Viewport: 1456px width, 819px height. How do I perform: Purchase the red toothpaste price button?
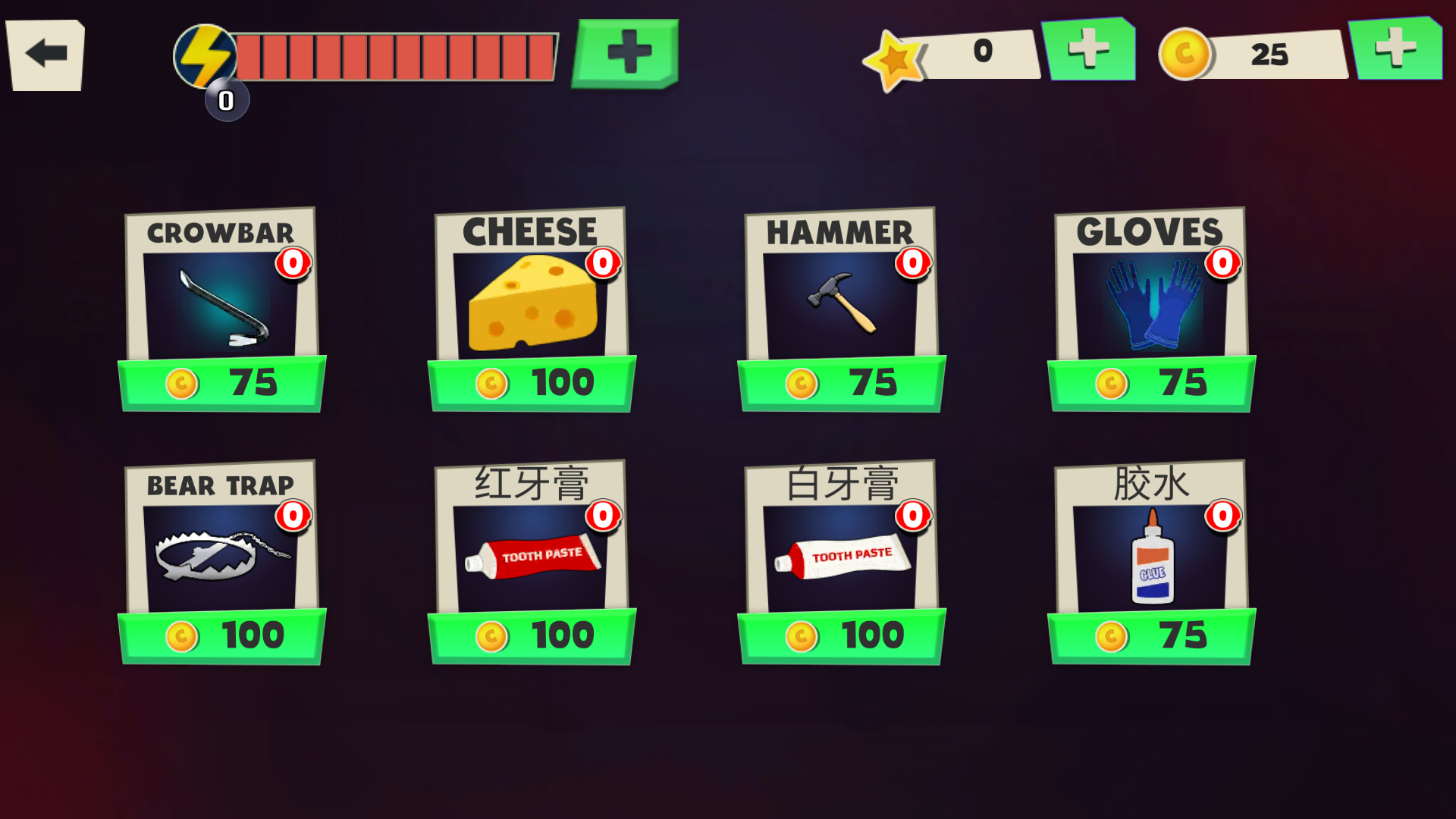[532, 635]
